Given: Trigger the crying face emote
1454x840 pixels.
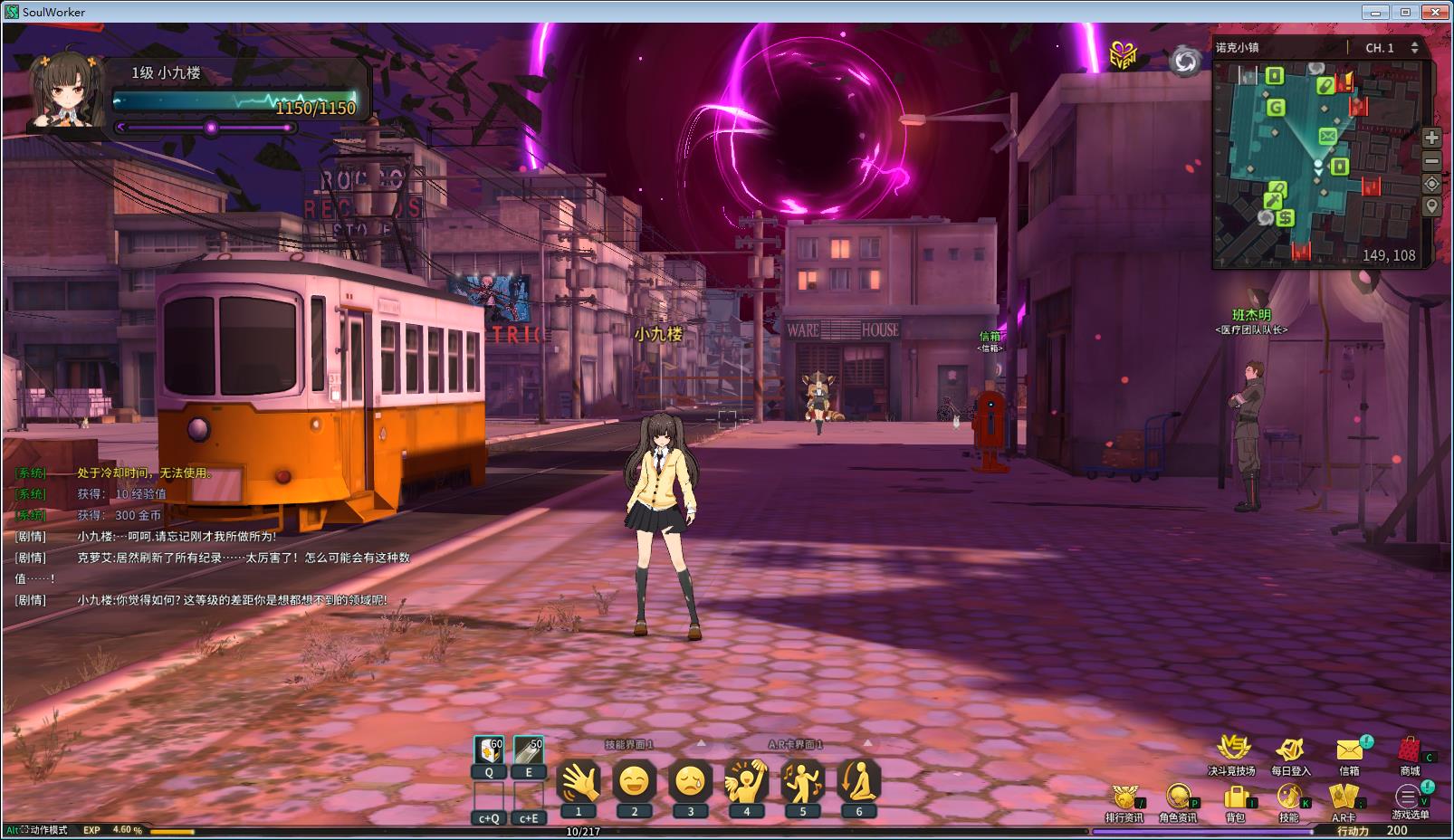Looking at the screenshot, I should point(691,780).
